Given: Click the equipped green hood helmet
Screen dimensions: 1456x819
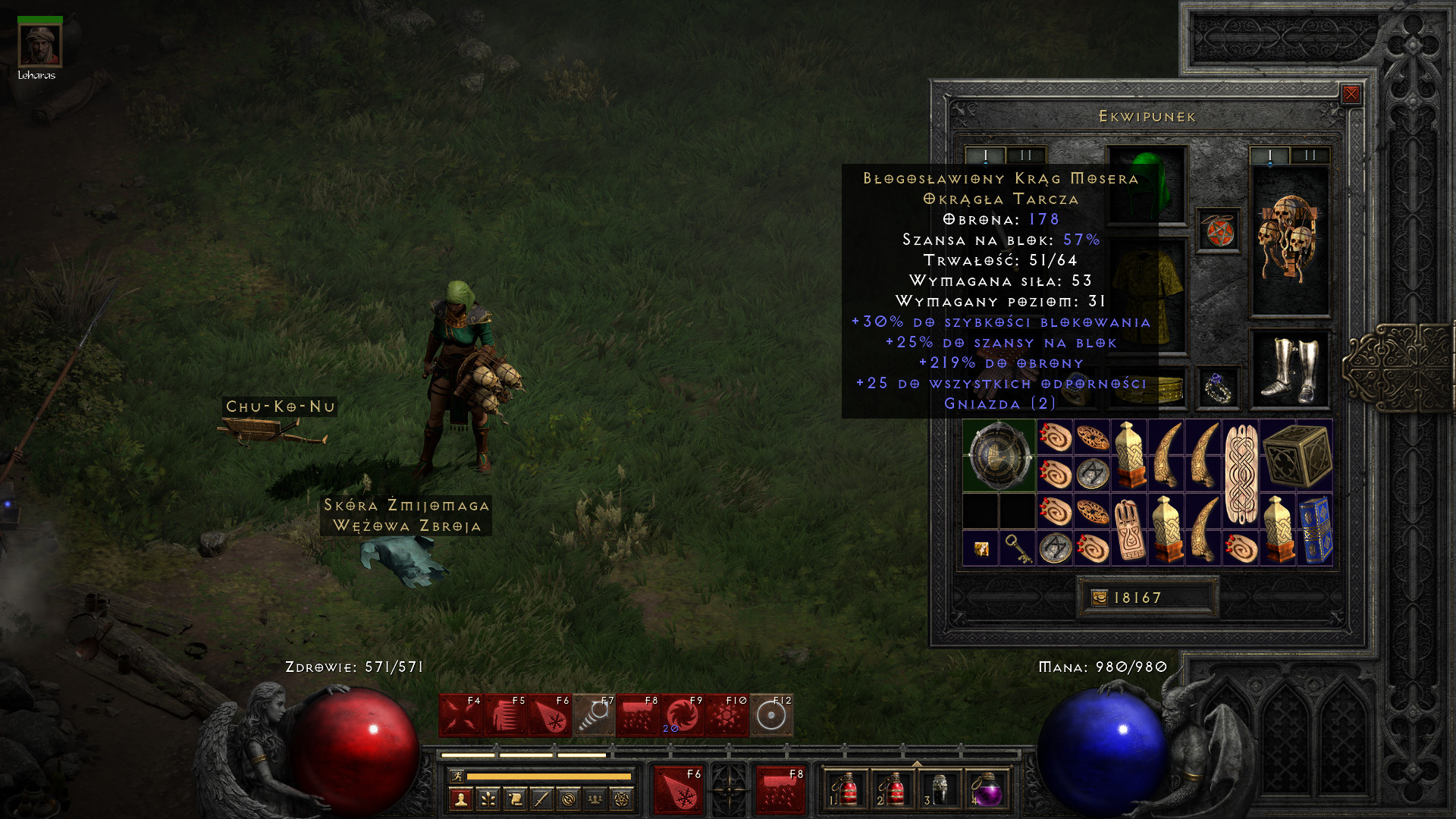Looking at the screenshot, I should pos(1147,184).
